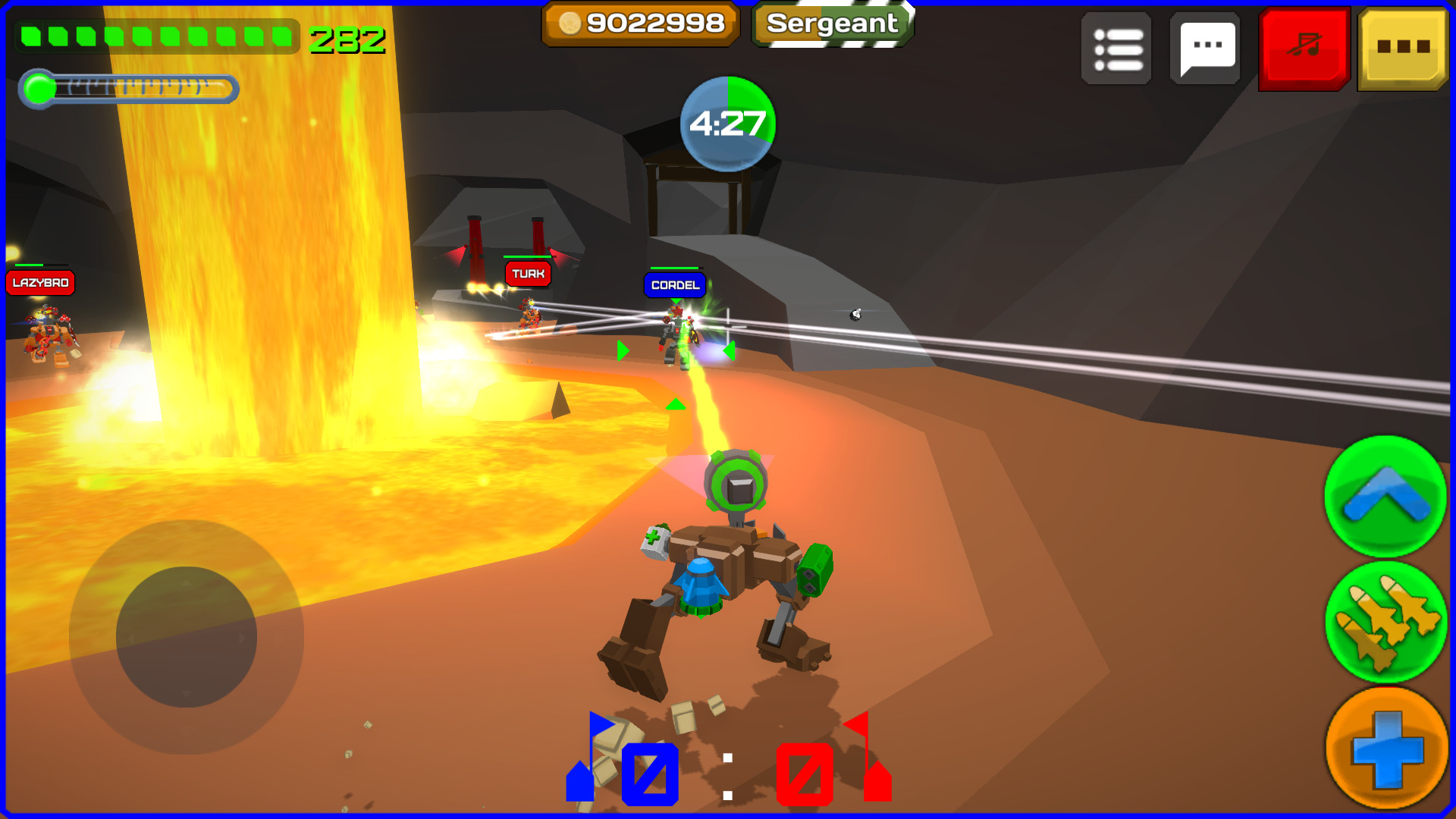Select the round match timer showing 4:27
Screen dimensions: 1456x819
(726, 124)
